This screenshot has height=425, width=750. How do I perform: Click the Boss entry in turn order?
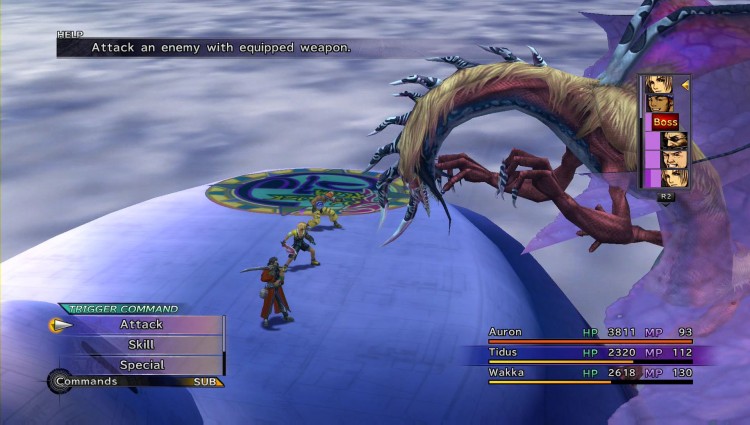click(665, 122)
